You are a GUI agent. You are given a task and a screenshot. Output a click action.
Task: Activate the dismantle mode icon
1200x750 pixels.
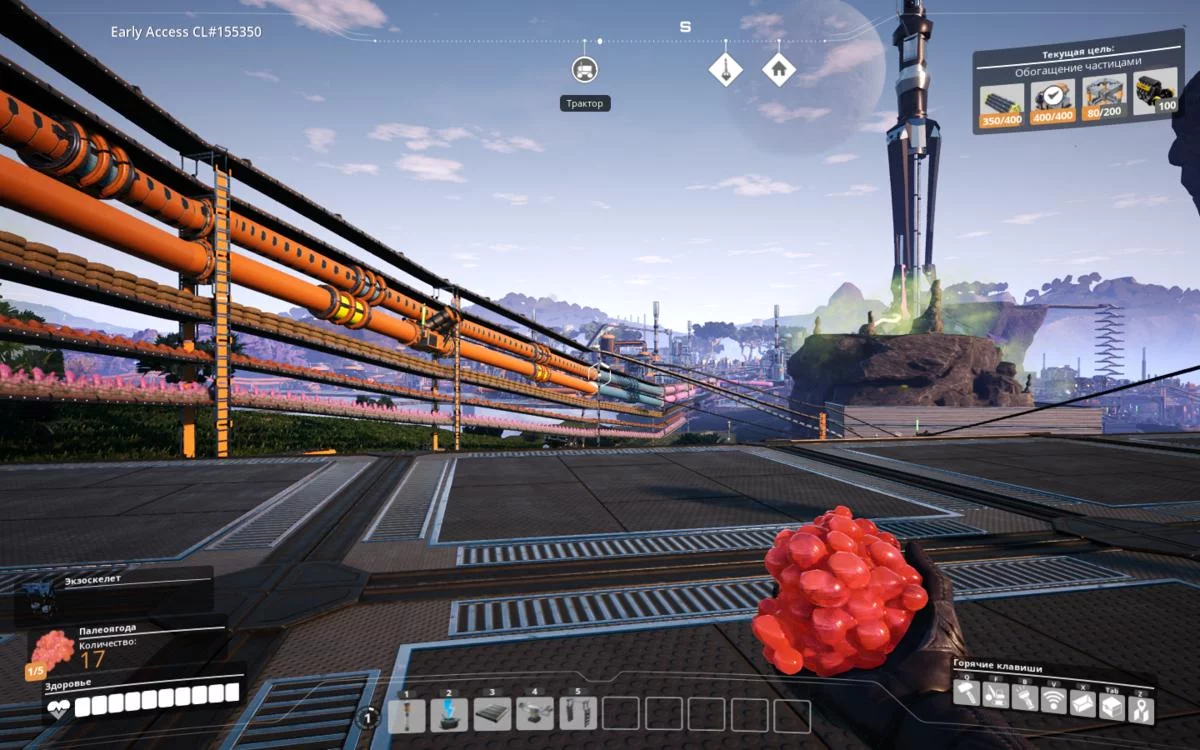pos(995,696)
